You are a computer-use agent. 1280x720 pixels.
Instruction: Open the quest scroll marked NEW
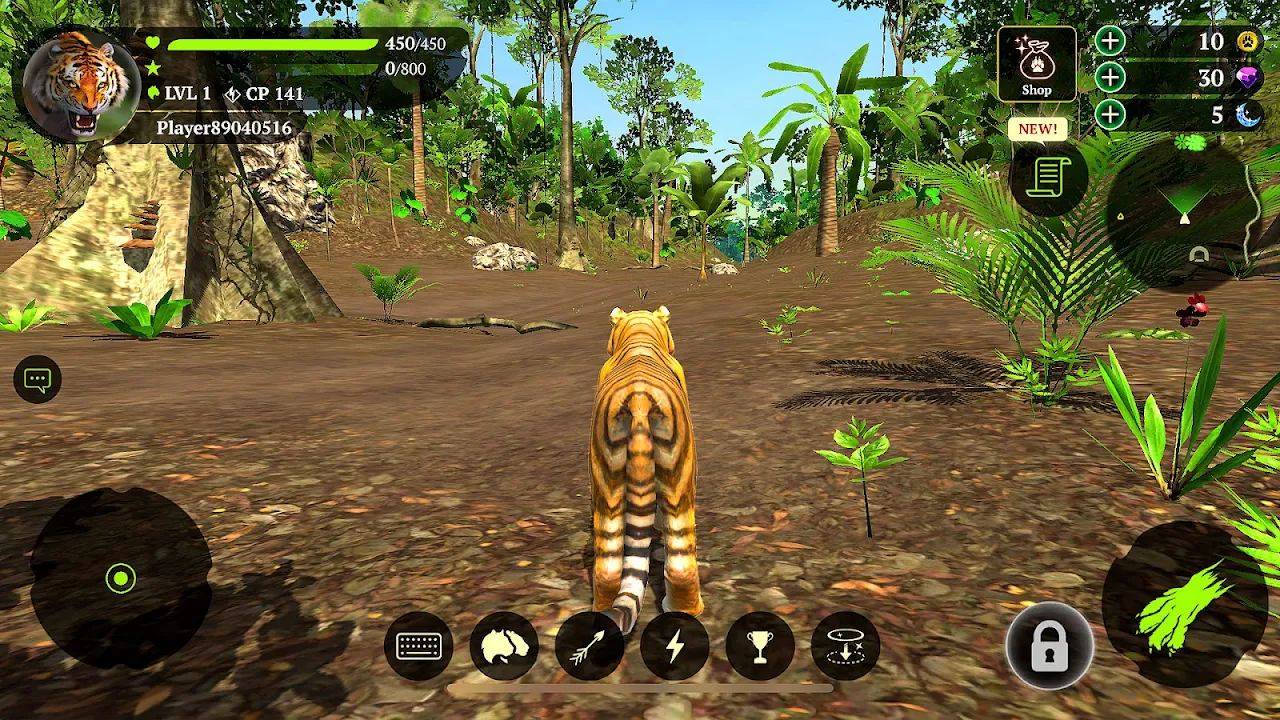1048,178
